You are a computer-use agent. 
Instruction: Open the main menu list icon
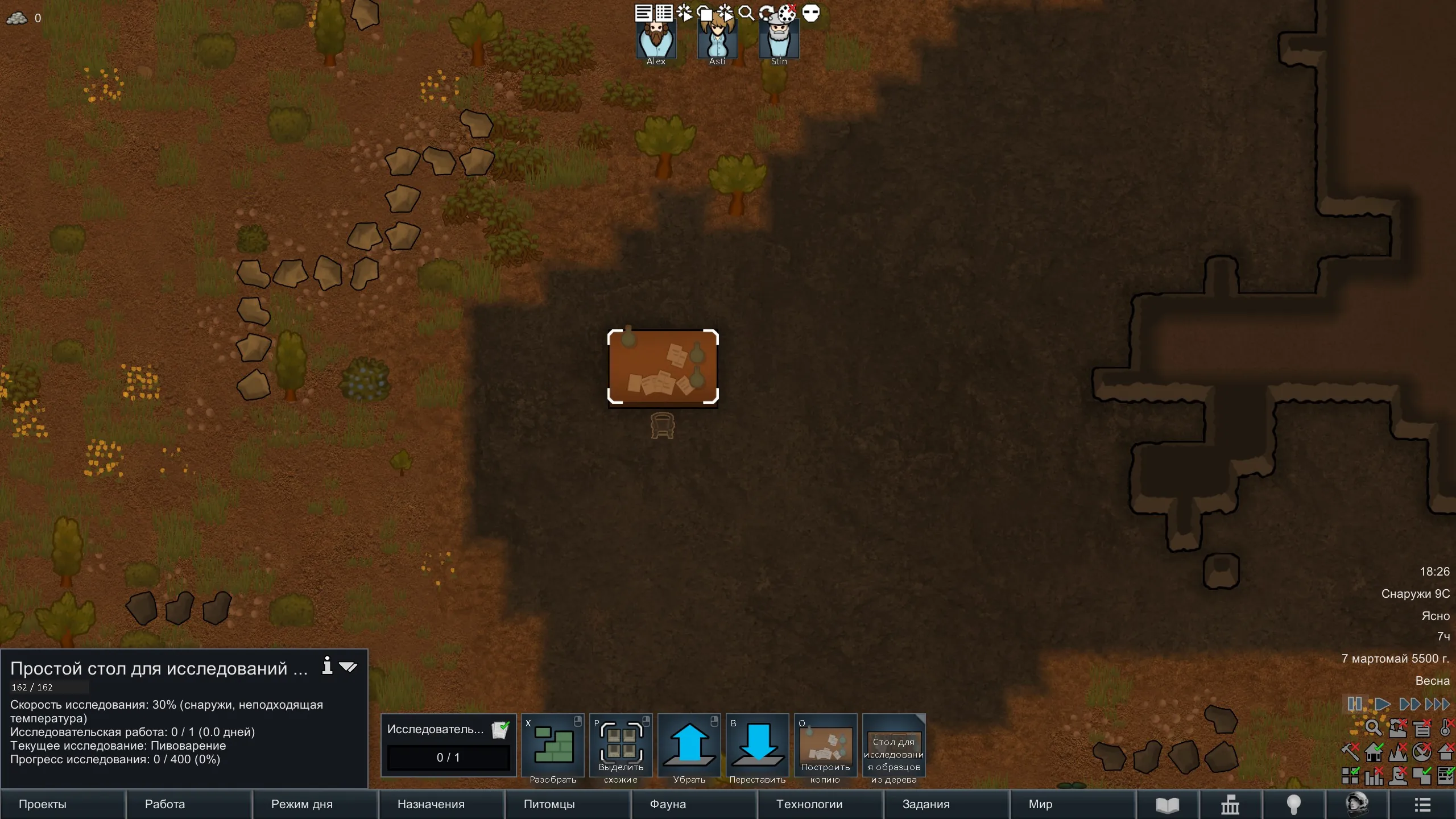pyautogui.click(x=1422, y=805)
